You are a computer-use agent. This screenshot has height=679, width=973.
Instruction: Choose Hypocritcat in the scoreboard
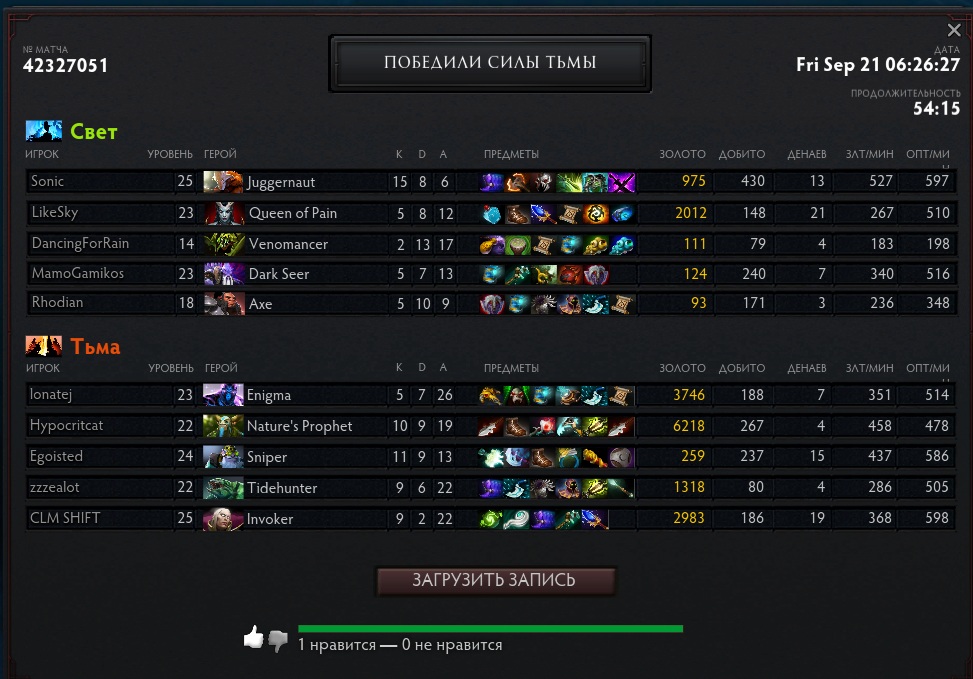[67, 426]
